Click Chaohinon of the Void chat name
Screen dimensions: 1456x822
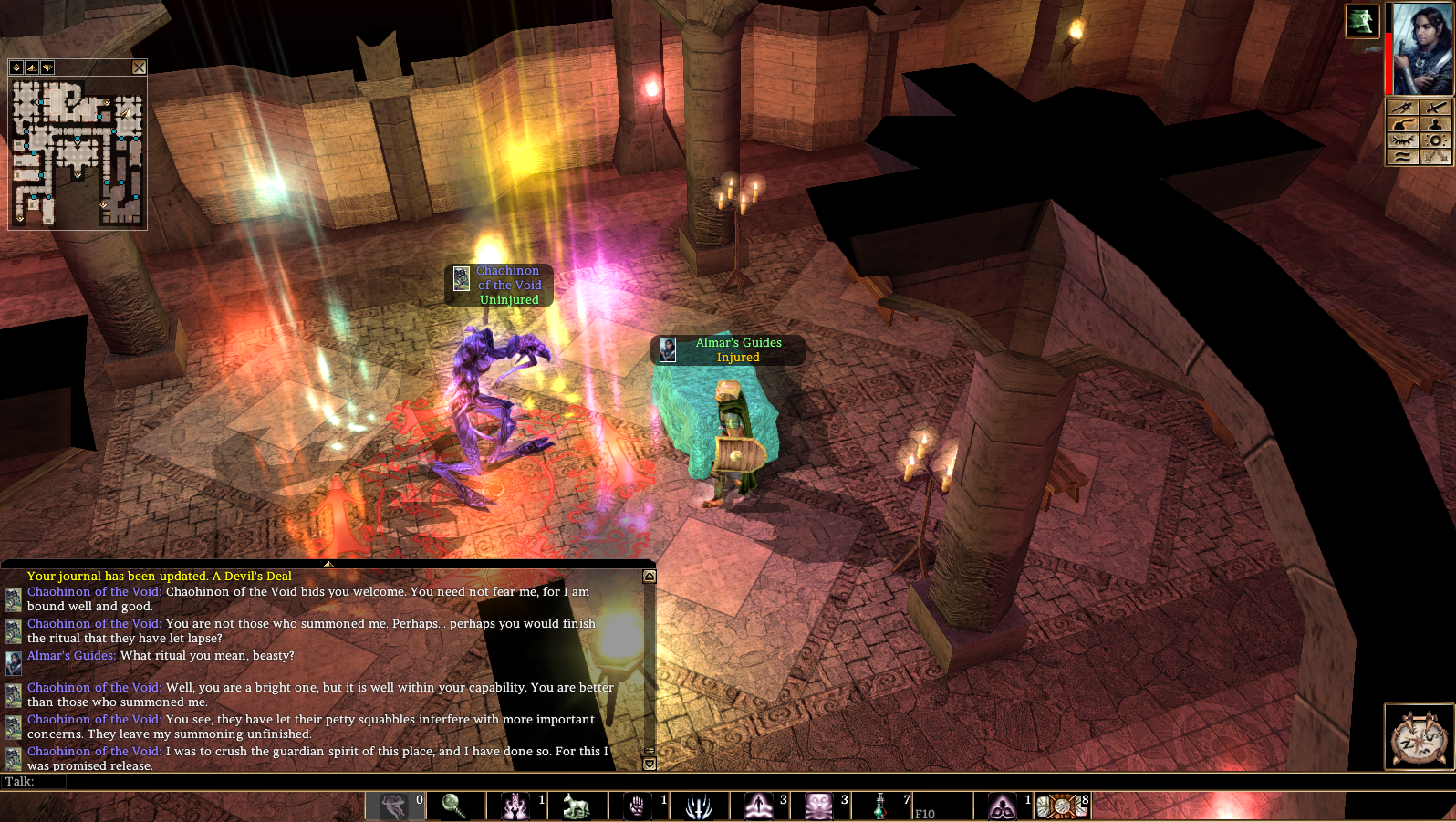click(94, 592)
